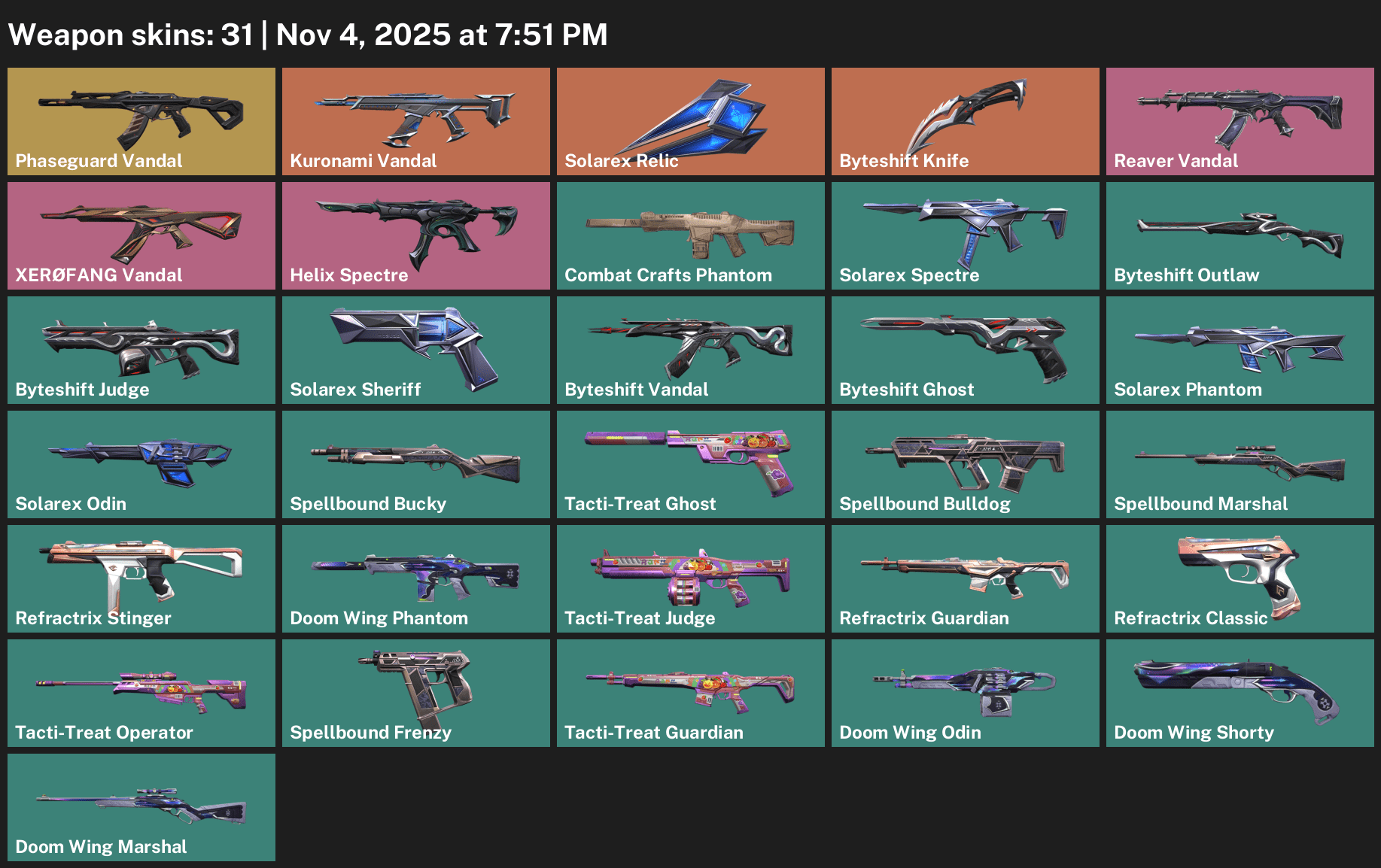1381x868 pixels.
Task: Open the Spellbound Bucky skin
Action: point(415,463)
